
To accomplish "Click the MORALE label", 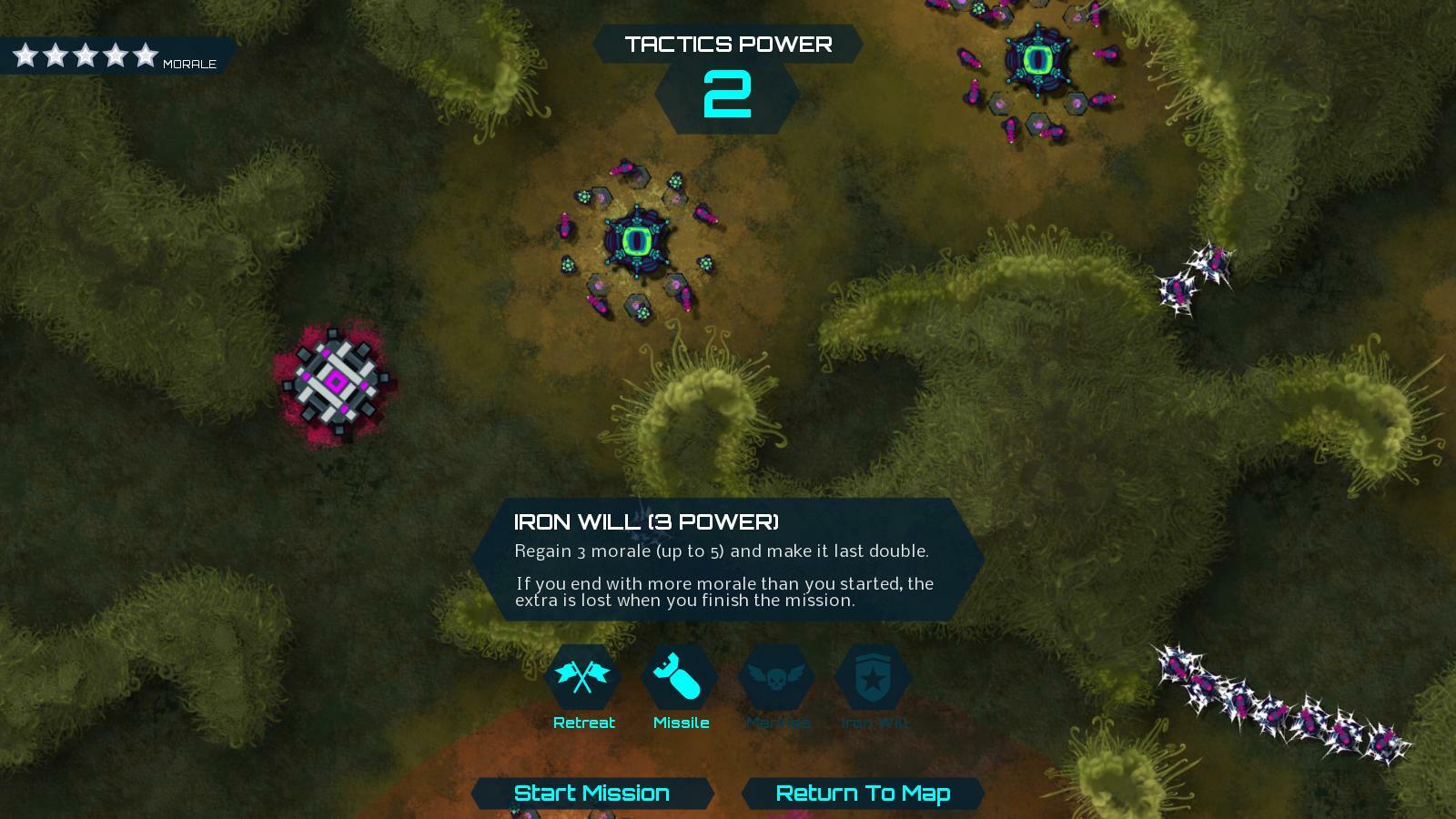I will [x=189, y=64].
